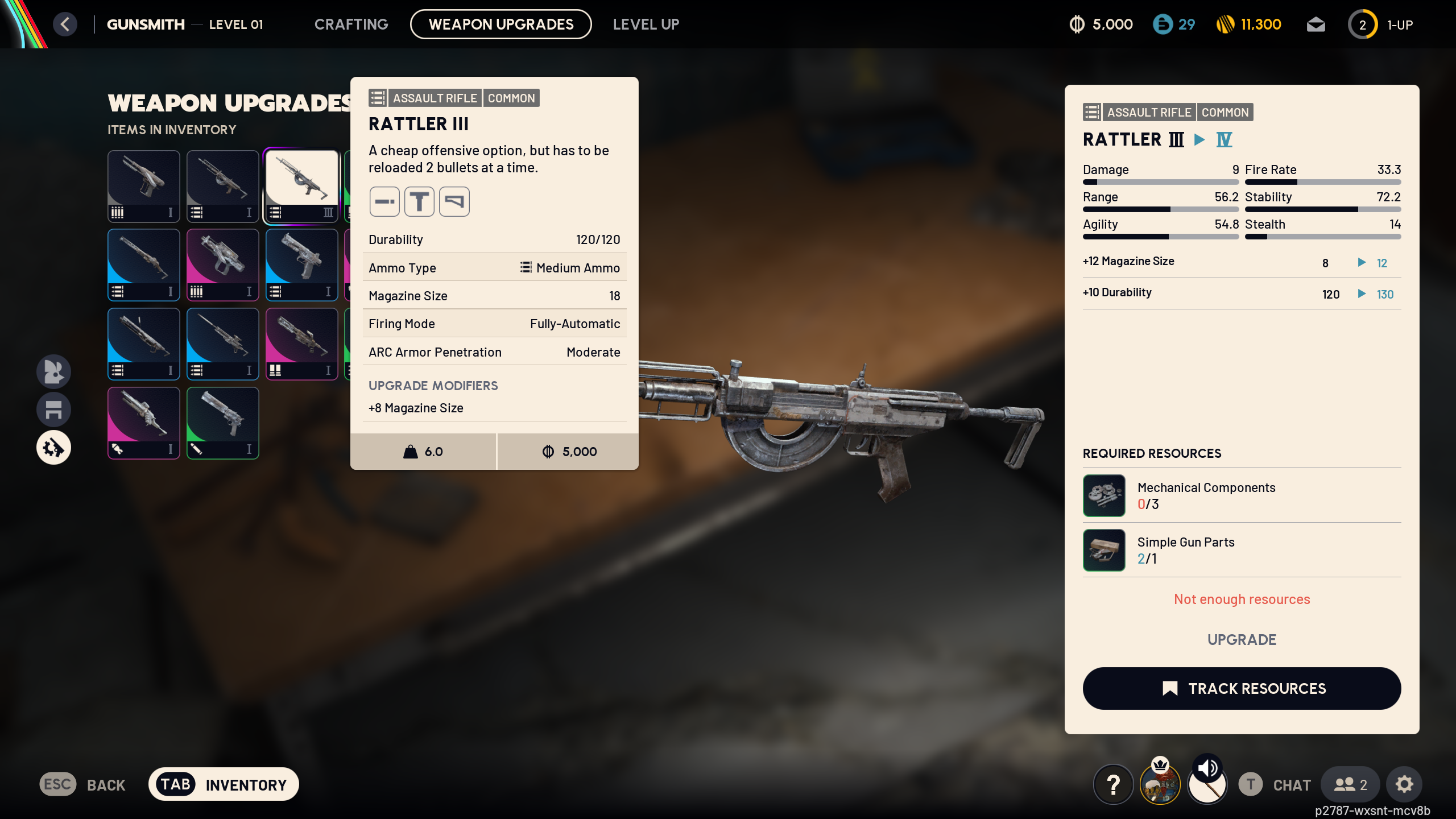The height and width of the screenshot is (819, 1456).
Task: Switch to the CRAFTING tab
Action: coord(351,24)
